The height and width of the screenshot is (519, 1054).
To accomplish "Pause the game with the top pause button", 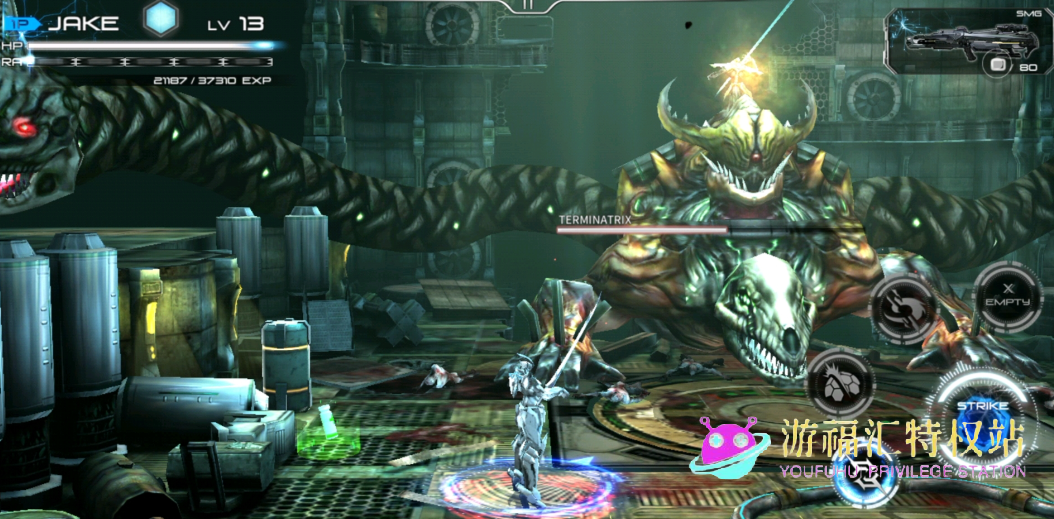I will [527, 5].
